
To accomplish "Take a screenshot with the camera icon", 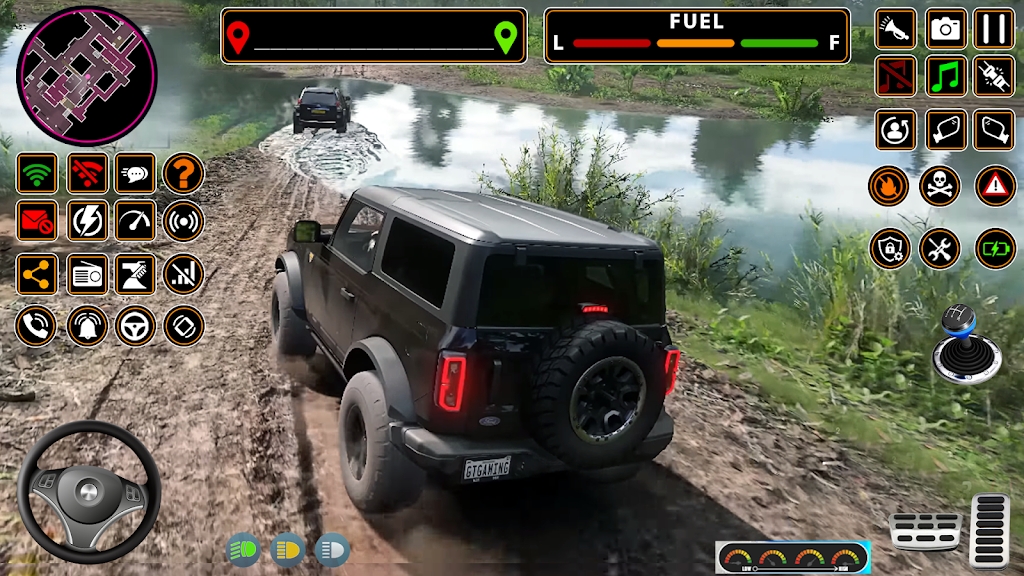I will point(945,29).
